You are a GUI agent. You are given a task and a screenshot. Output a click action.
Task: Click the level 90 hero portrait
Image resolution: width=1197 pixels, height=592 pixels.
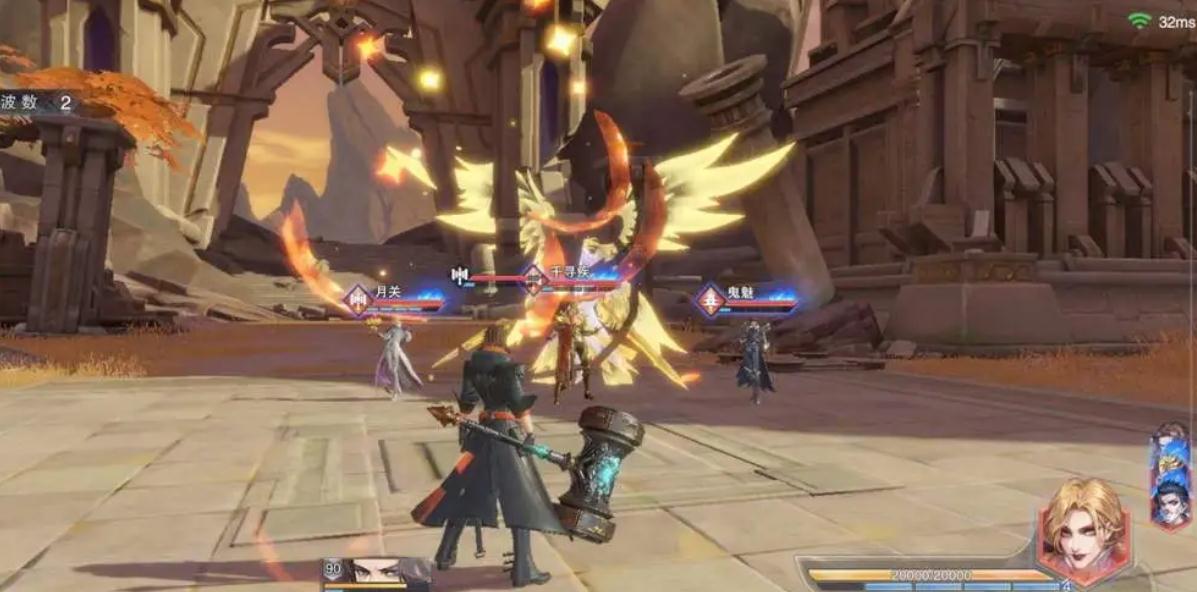378,573
